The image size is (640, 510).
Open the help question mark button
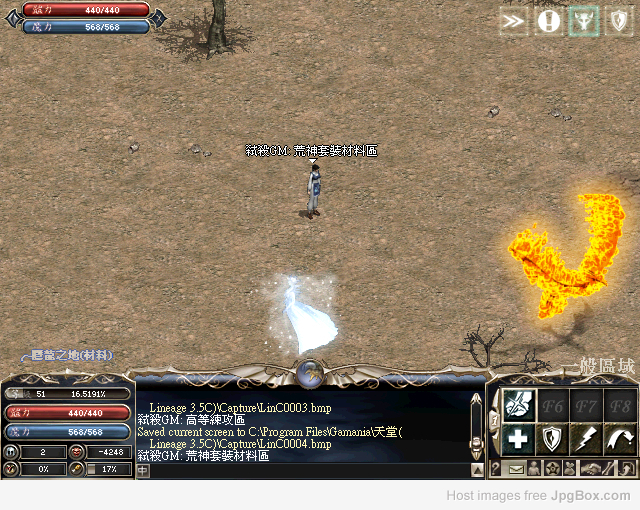pyautogui.click(x=496, y=468)
